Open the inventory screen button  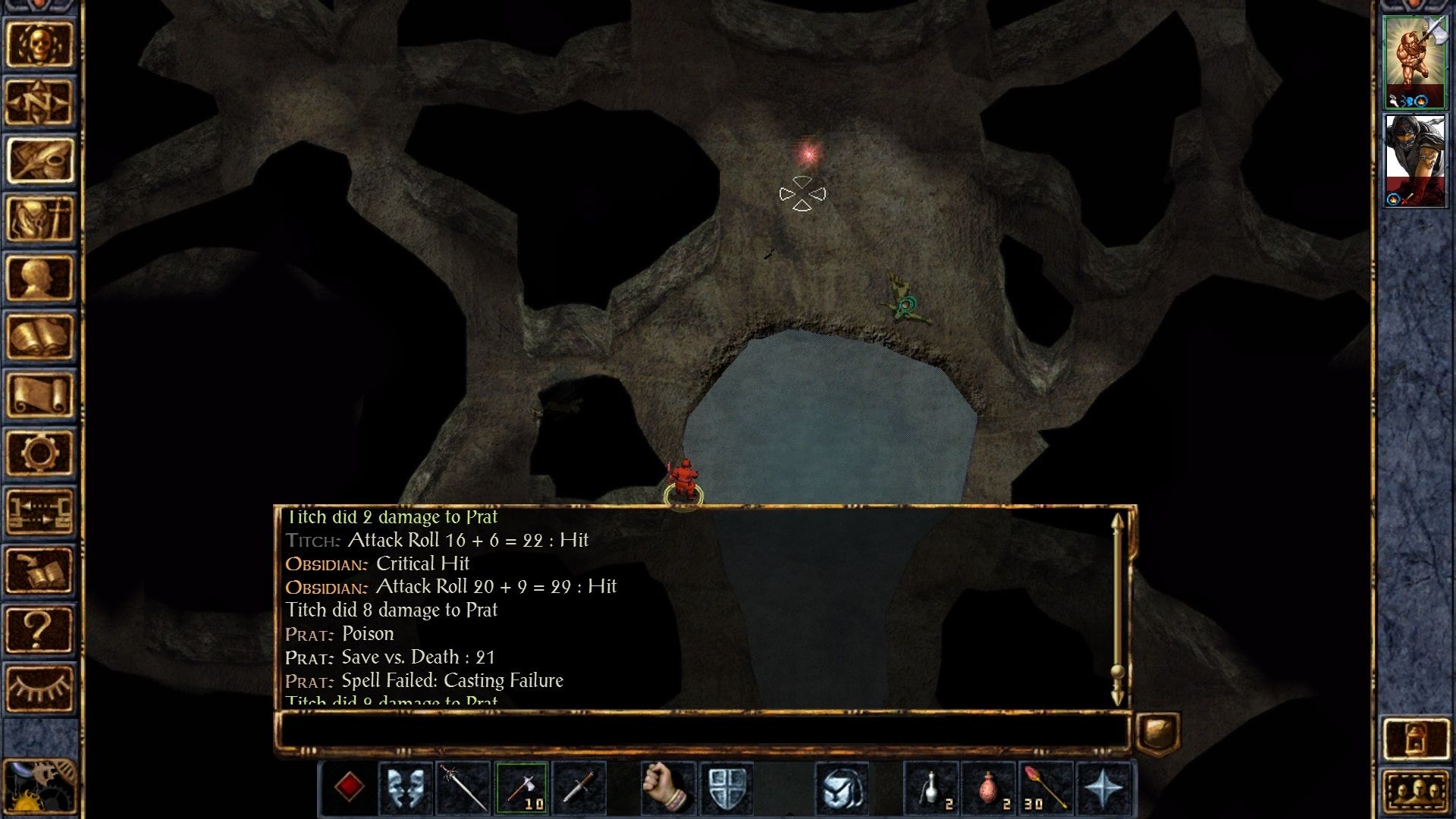coord(39,219)
